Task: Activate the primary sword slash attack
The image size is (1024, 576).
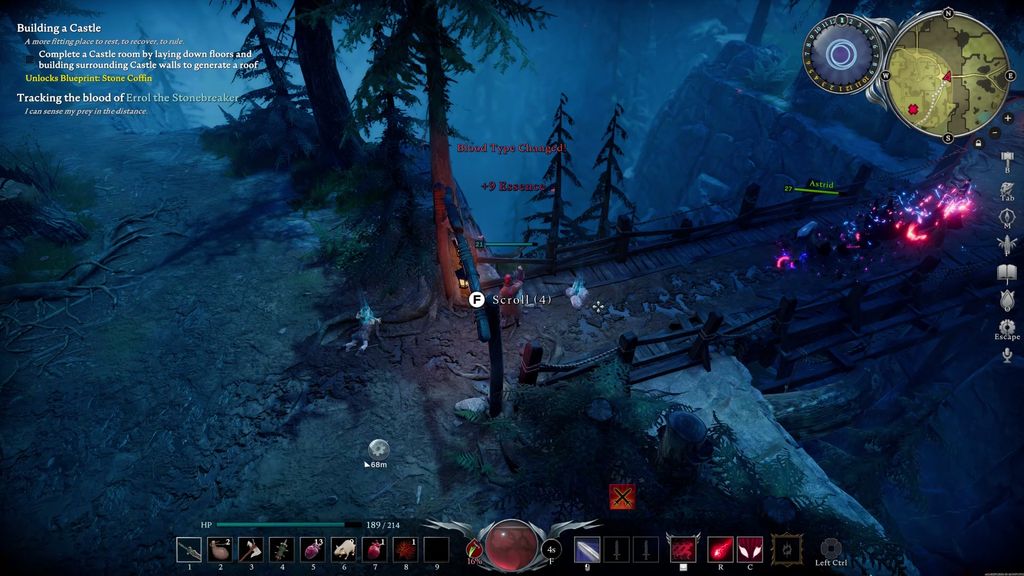Action: click(x=589, y=549)
